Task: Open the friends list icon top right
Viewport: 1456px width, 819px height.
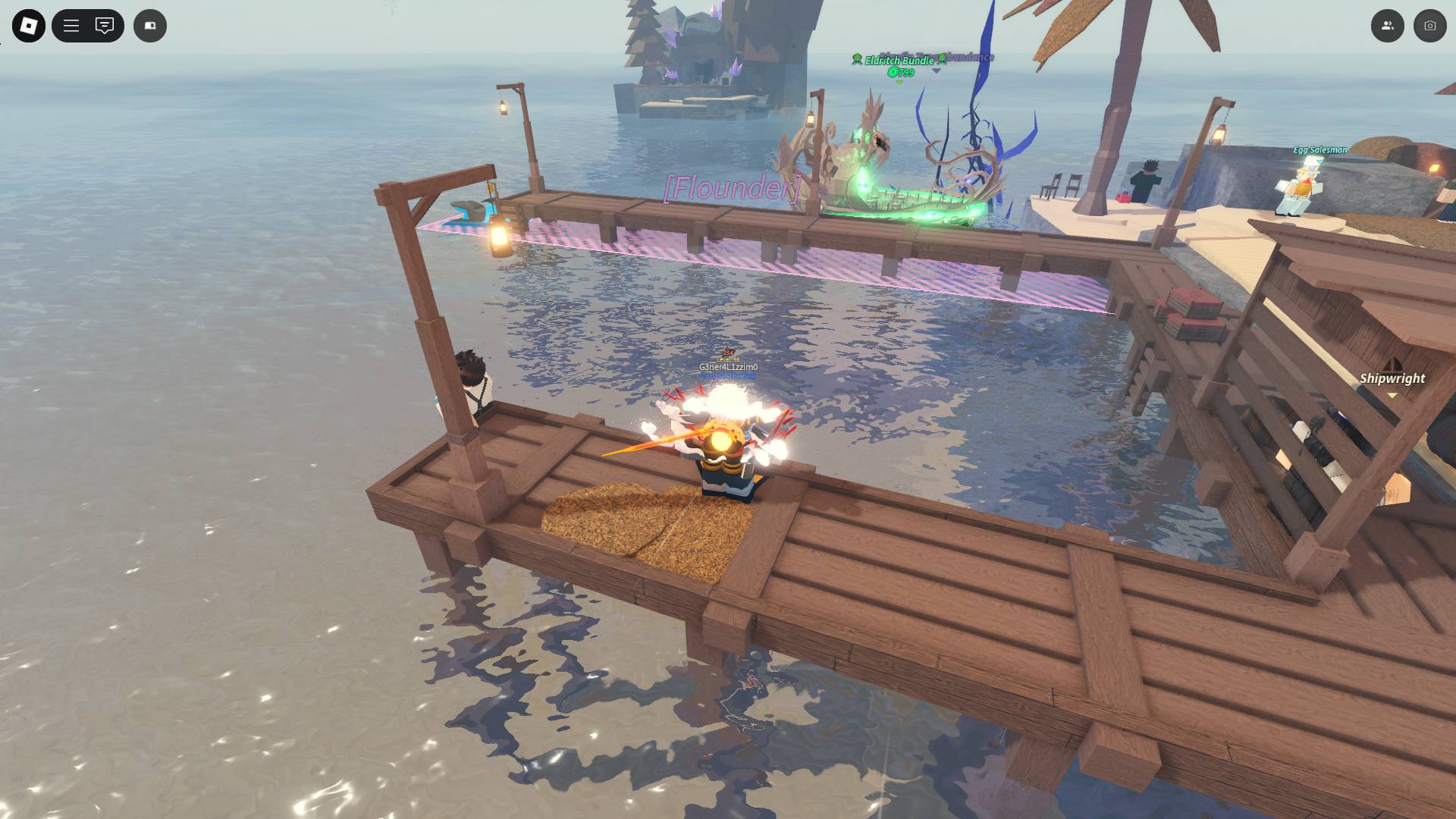Action: tap(1387, 25)
